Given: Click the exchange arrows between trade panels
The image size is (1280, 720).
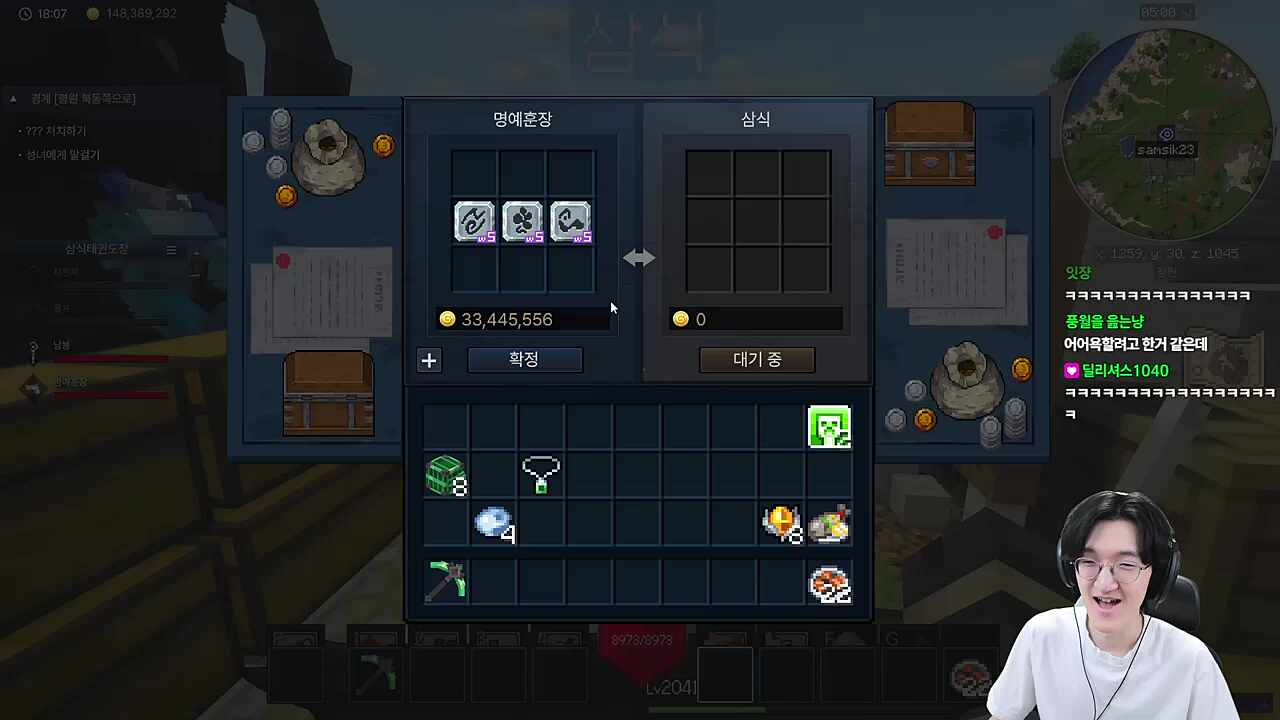Looking at the screenshot, I should click(x=639, y=258).
